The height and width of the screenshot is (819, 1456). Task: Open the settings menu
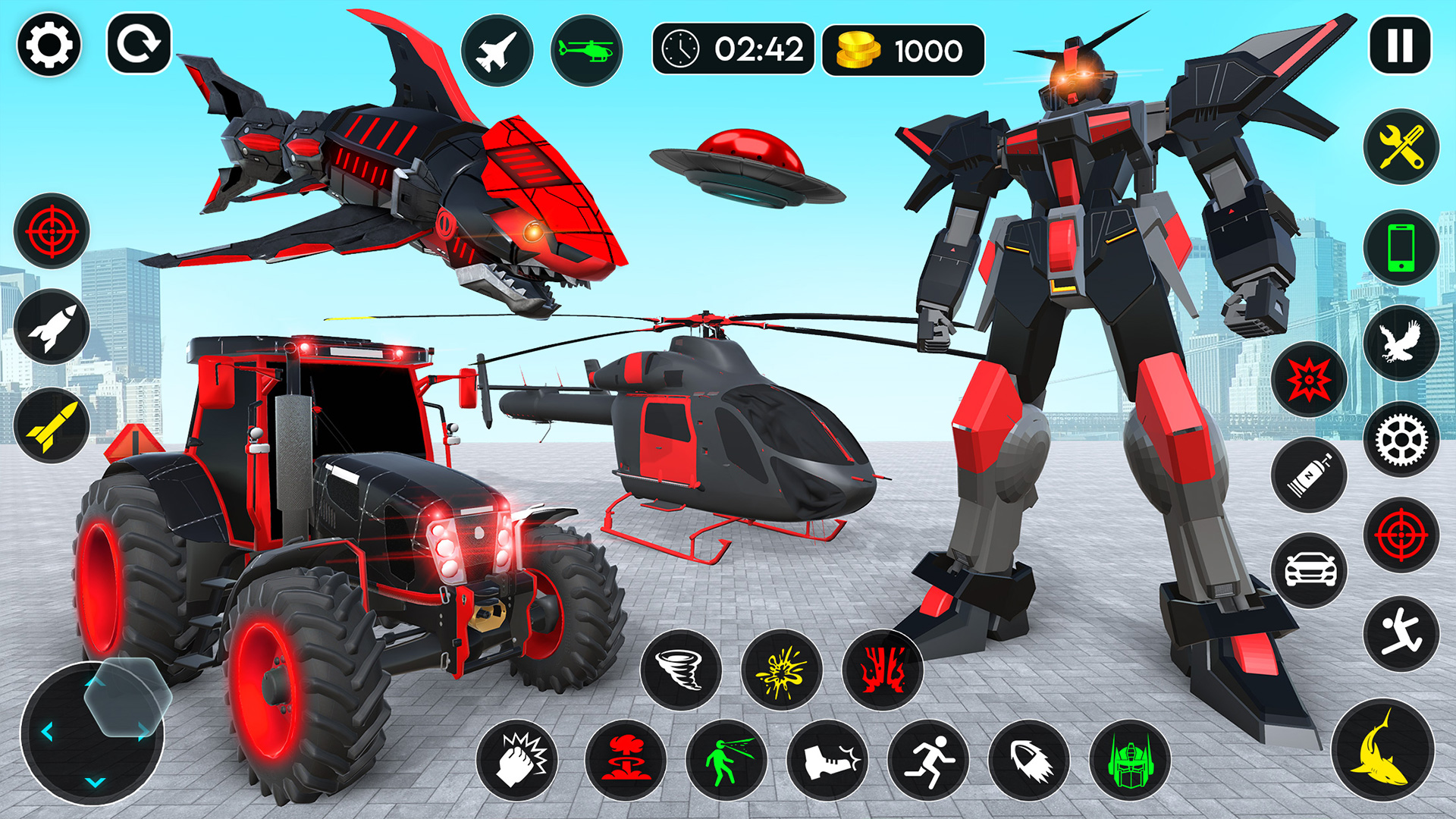coord(47,45)
